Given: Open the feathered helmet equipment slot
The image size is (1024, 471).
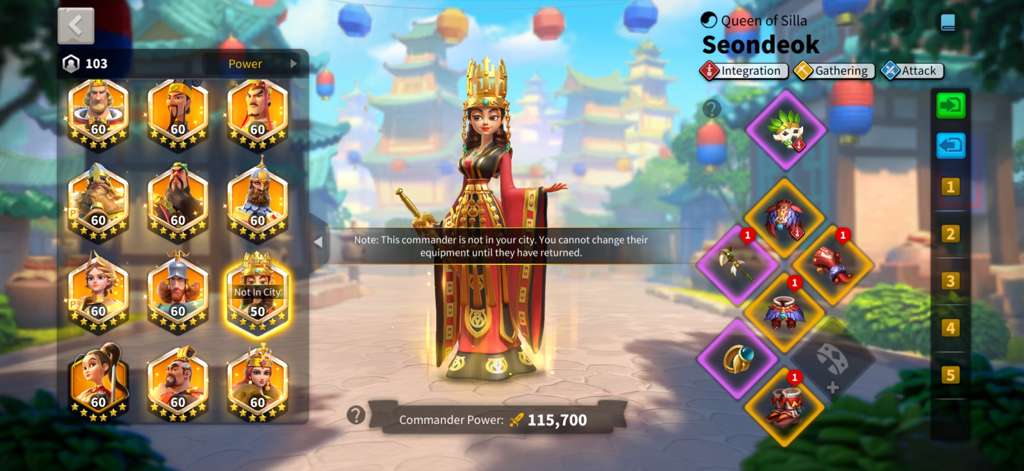Looking at the screenshot, I should [786, 130].
